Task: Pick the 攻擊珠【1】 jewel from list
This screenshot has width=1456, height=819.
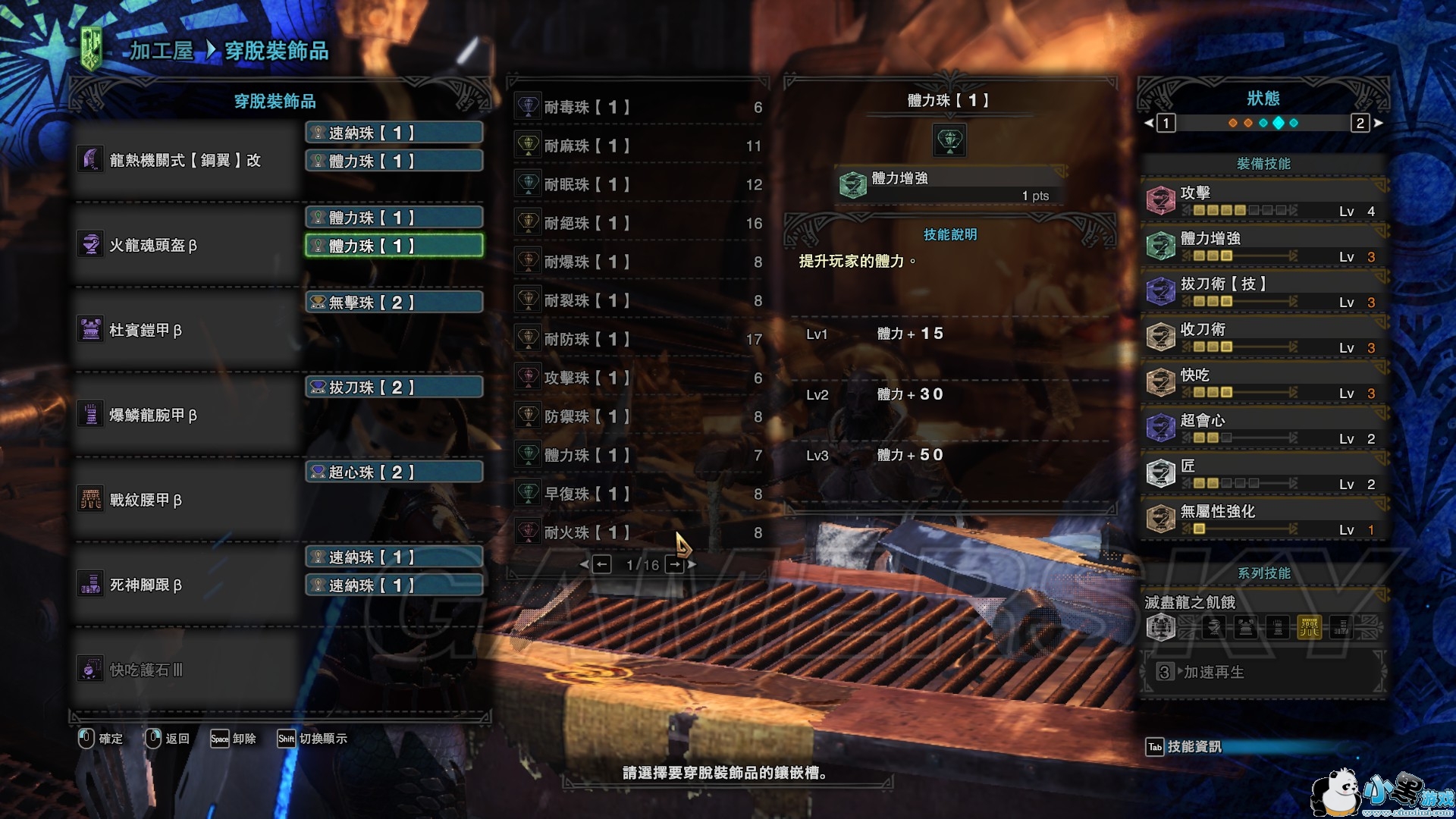Action: (x=639, y=378)
